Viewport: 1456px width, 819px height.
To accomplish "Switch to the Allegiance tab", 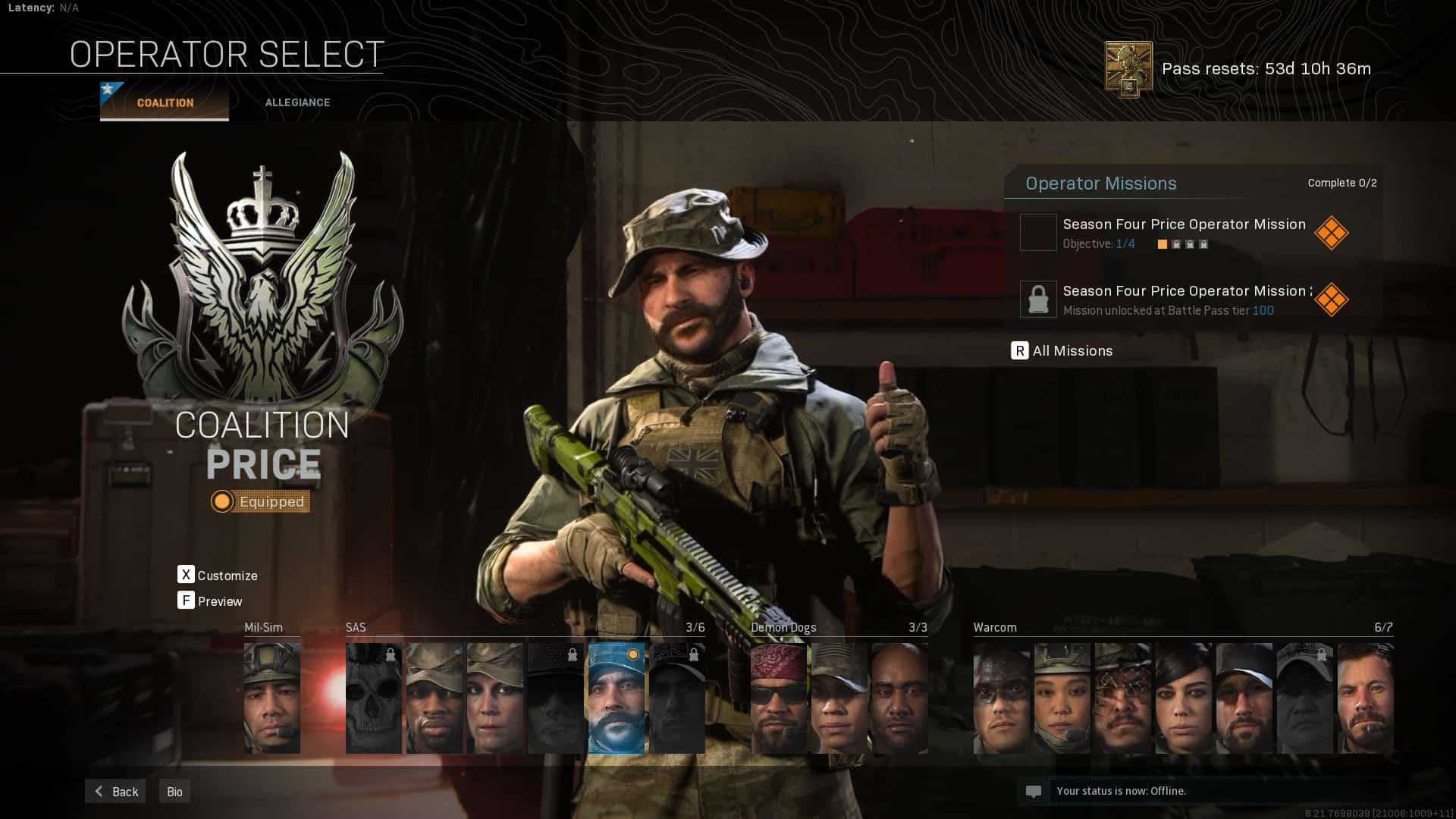I will pyautogui.click(x=297, y=102).
